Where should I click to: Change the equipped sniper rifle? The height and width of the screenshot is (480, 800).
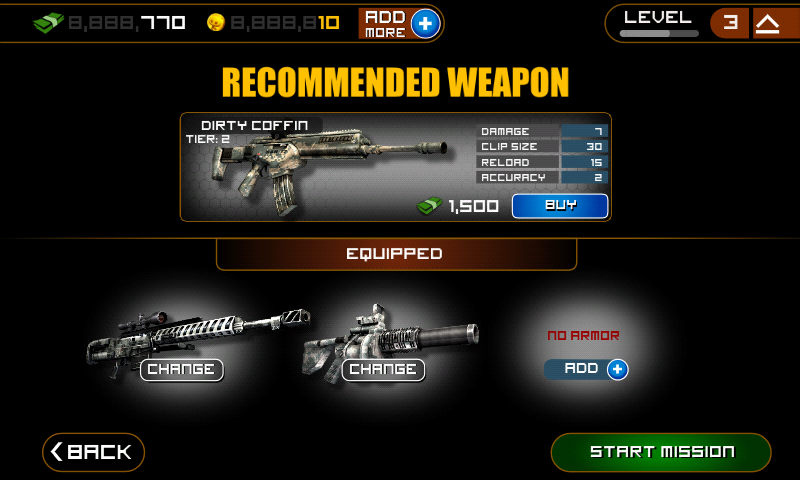(x=181, y=370)
